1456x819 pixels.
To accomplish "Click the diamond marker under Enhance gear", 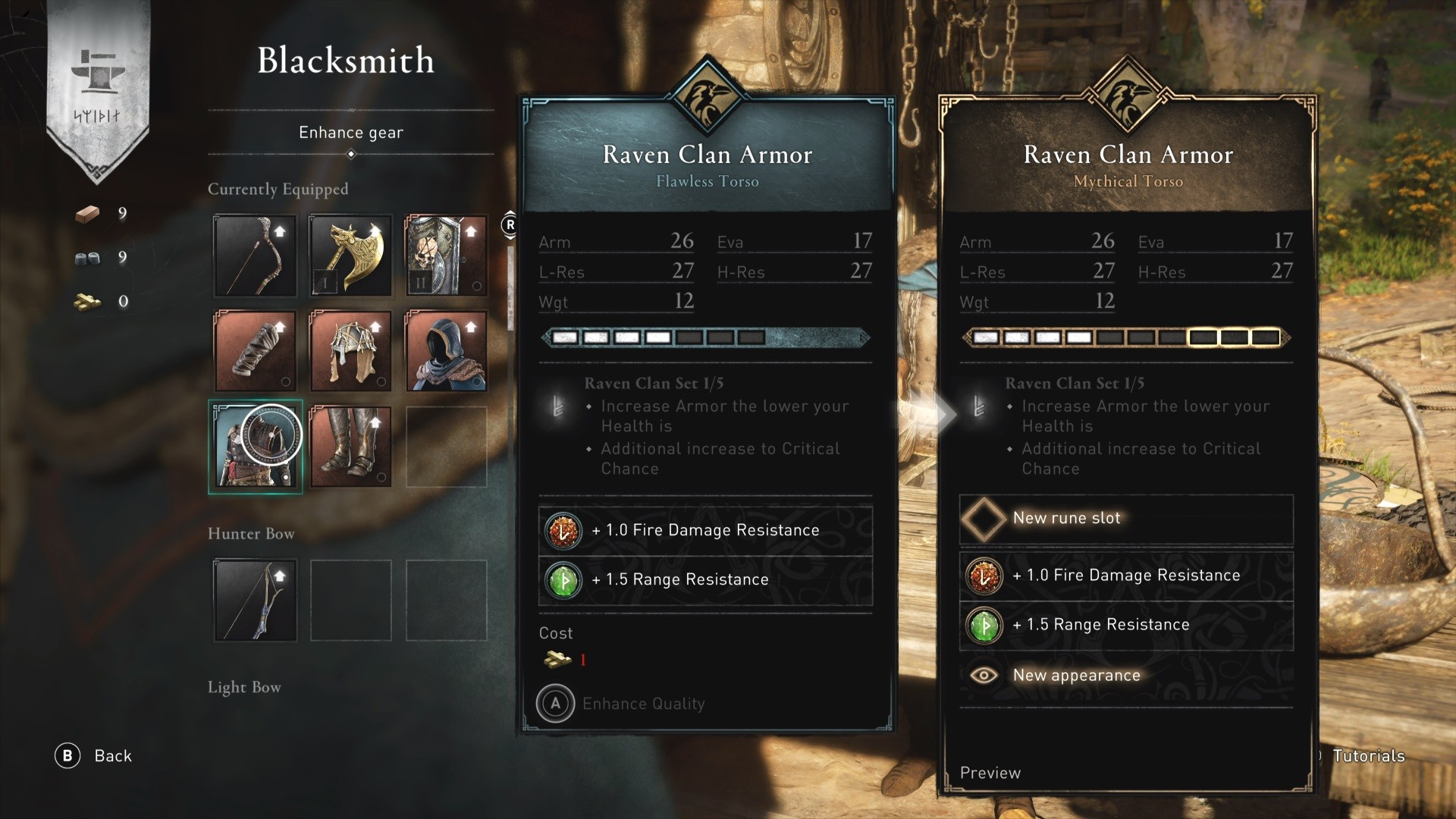I will 350,153.
